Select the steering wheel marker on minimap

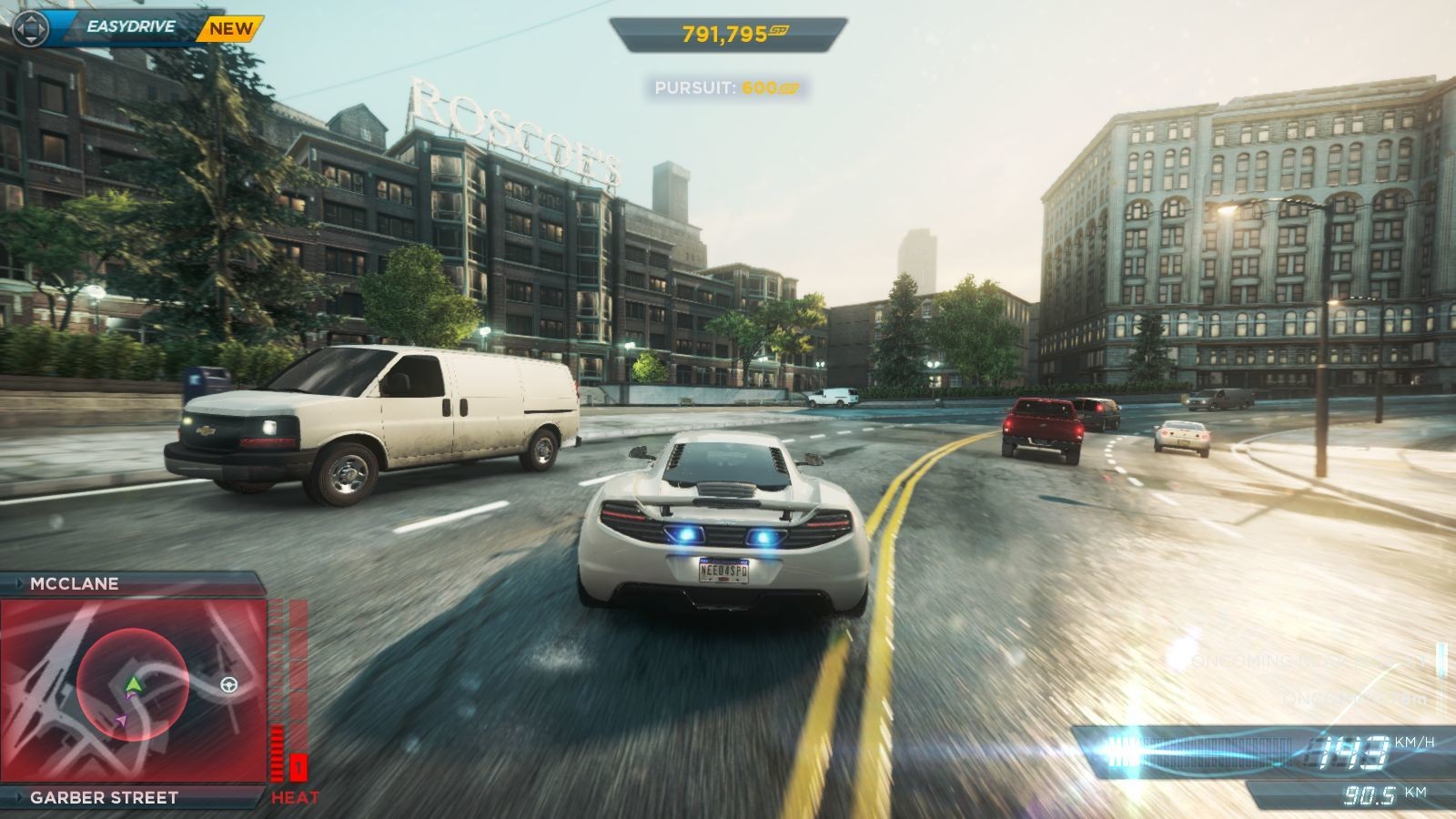[228, 684]
